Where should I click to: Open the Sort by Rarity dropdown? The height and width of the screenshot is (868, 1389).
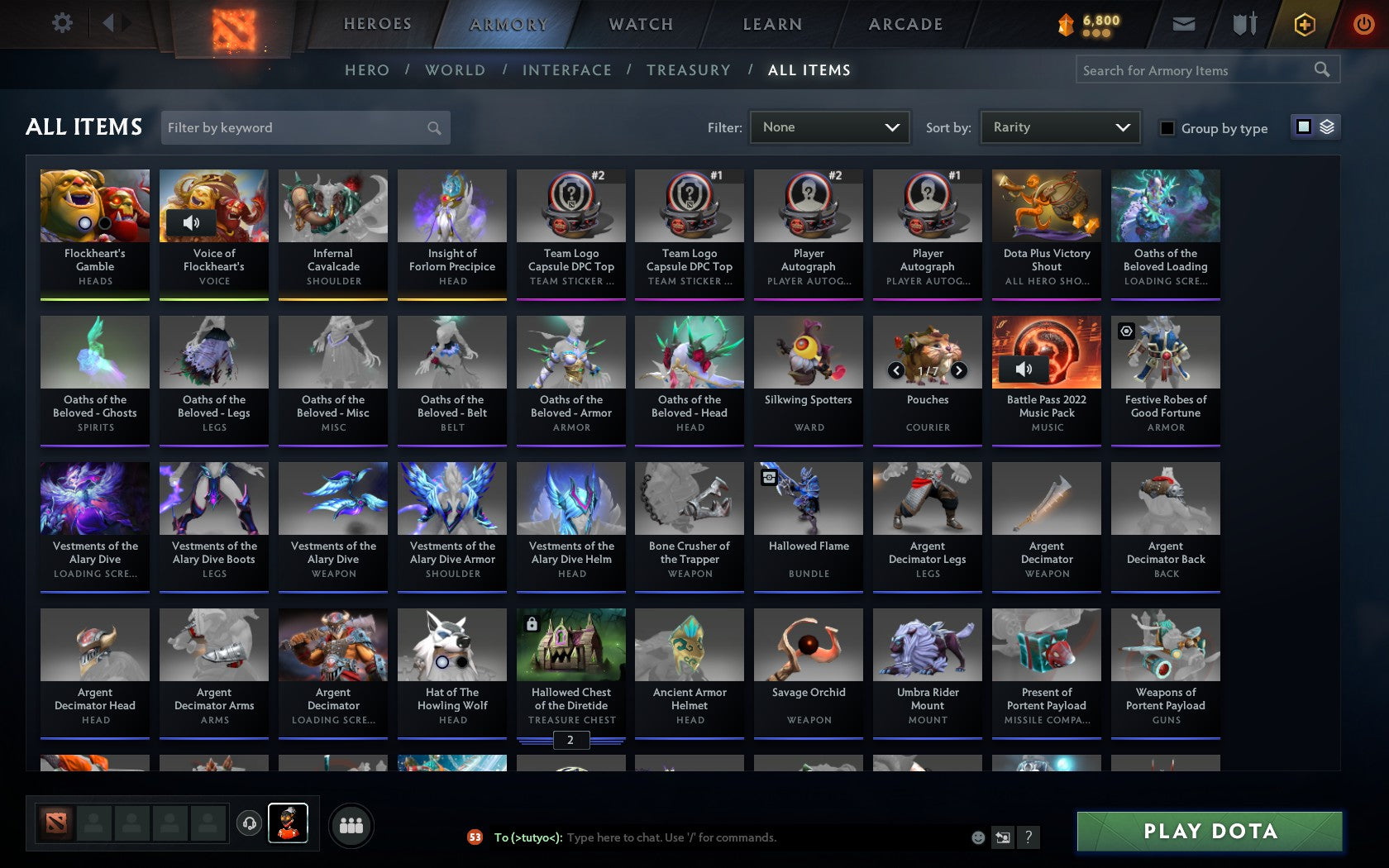tap(1058, 127)
